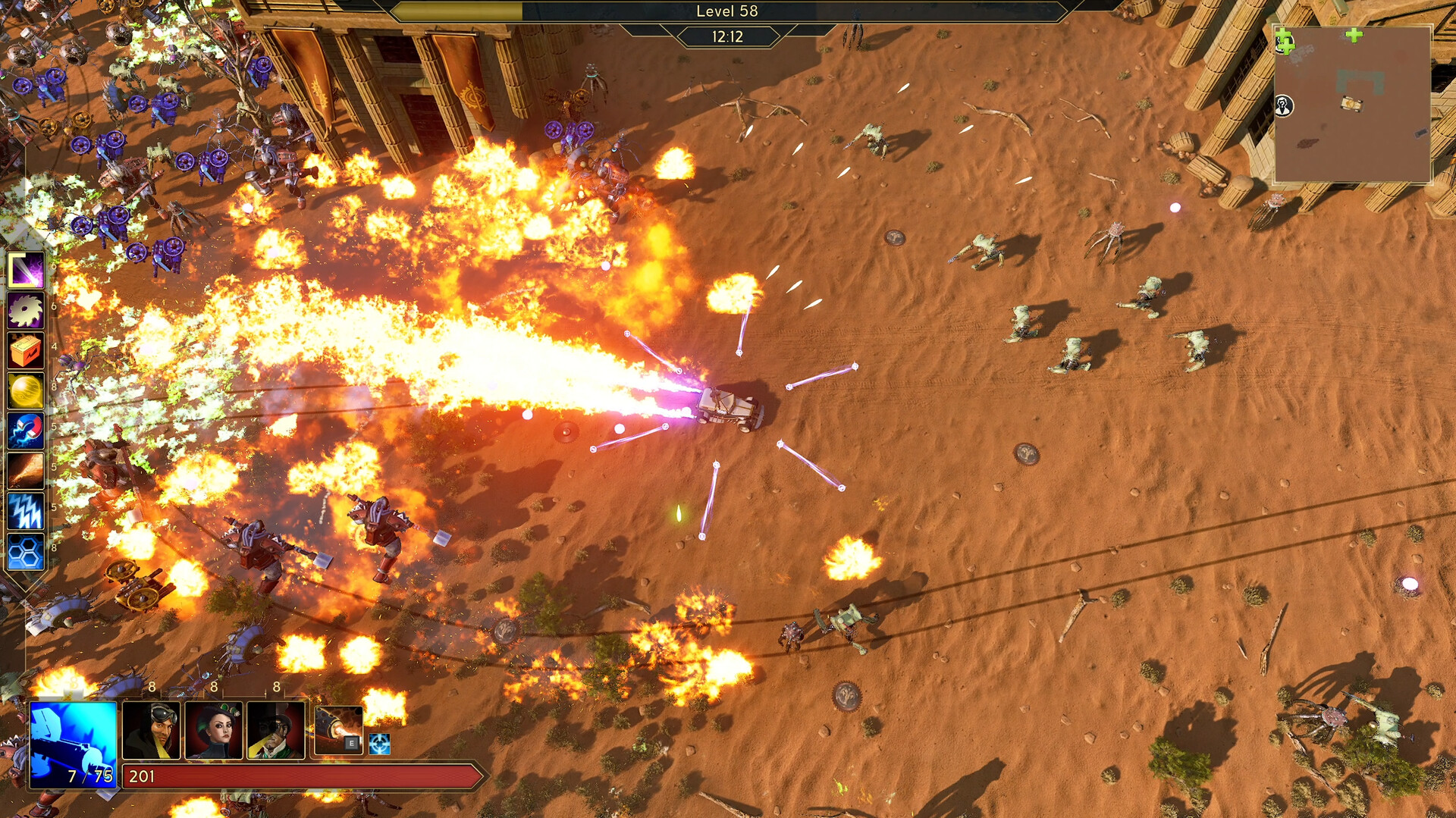Select the purple beam weapon icon
Image resolution: width=1456 pixels, height=818 pixels.
point(26,270)
